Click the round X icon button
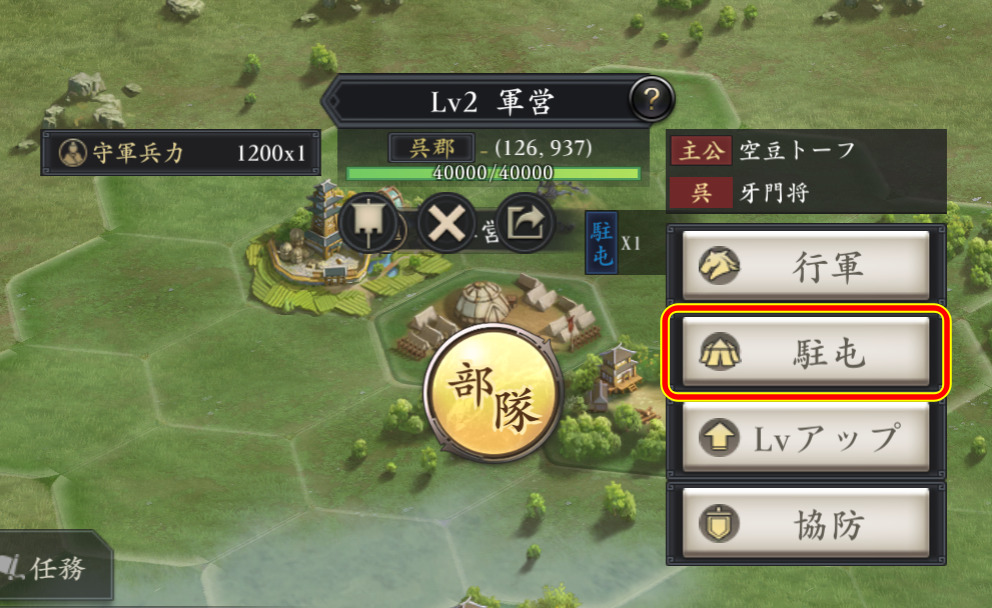 pos(446,222)
